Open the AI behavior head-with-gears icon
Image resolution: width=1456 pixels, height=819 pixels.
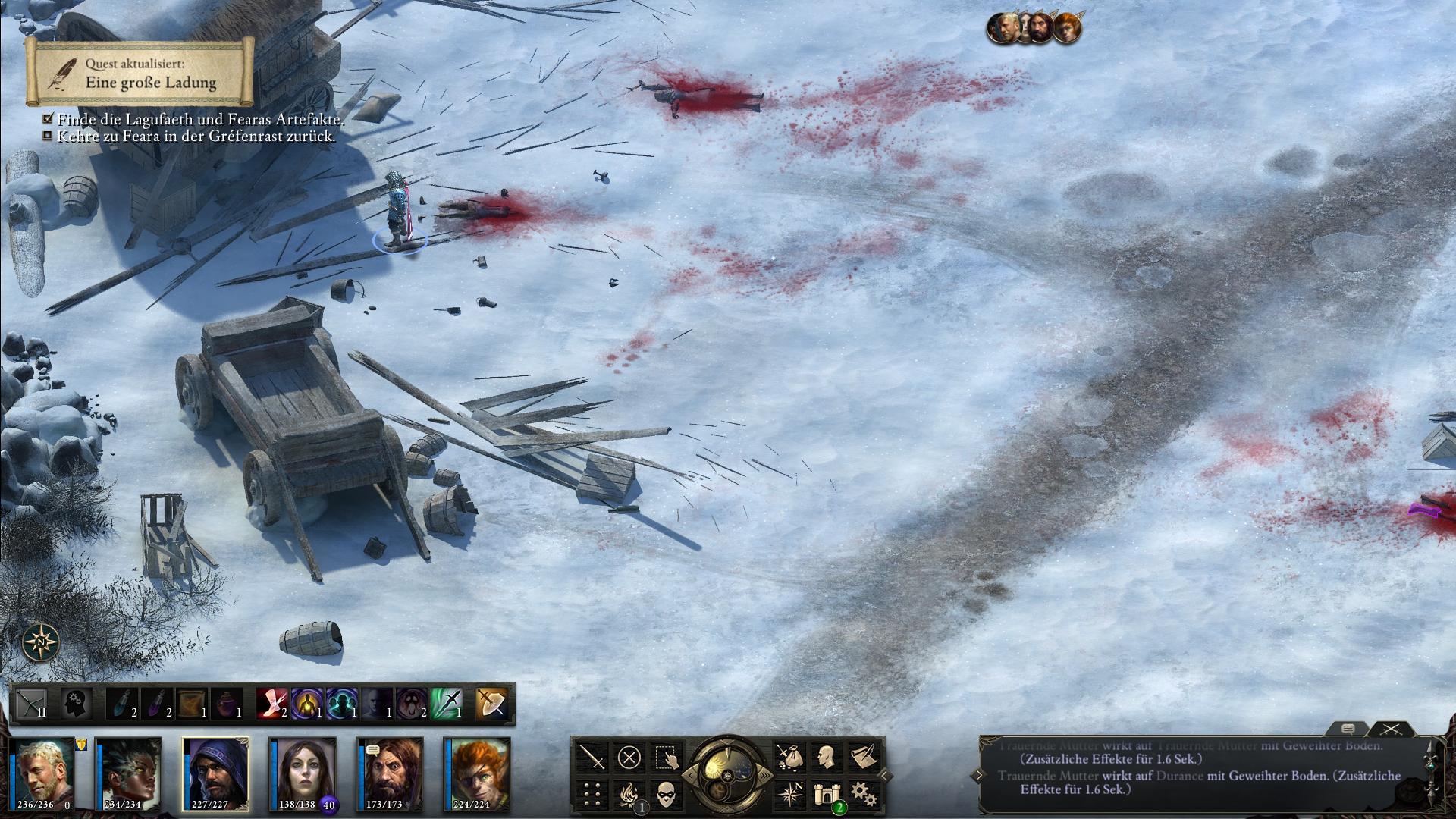coord(76,704)
